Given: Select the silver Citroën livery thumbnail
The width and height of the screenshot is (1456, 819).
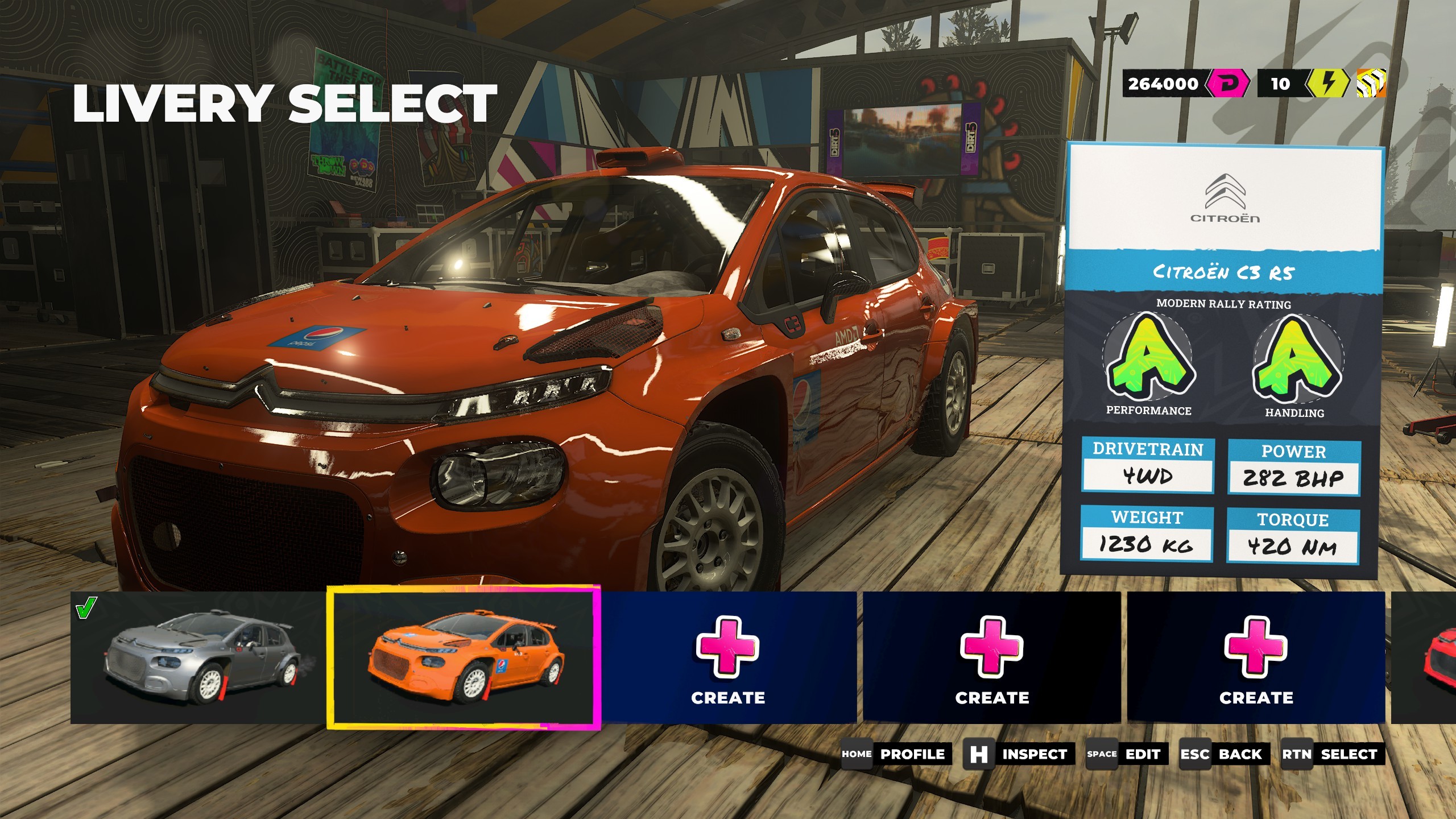Looking at the screenshot, I should pyautogui.click(x=197, y=657).
